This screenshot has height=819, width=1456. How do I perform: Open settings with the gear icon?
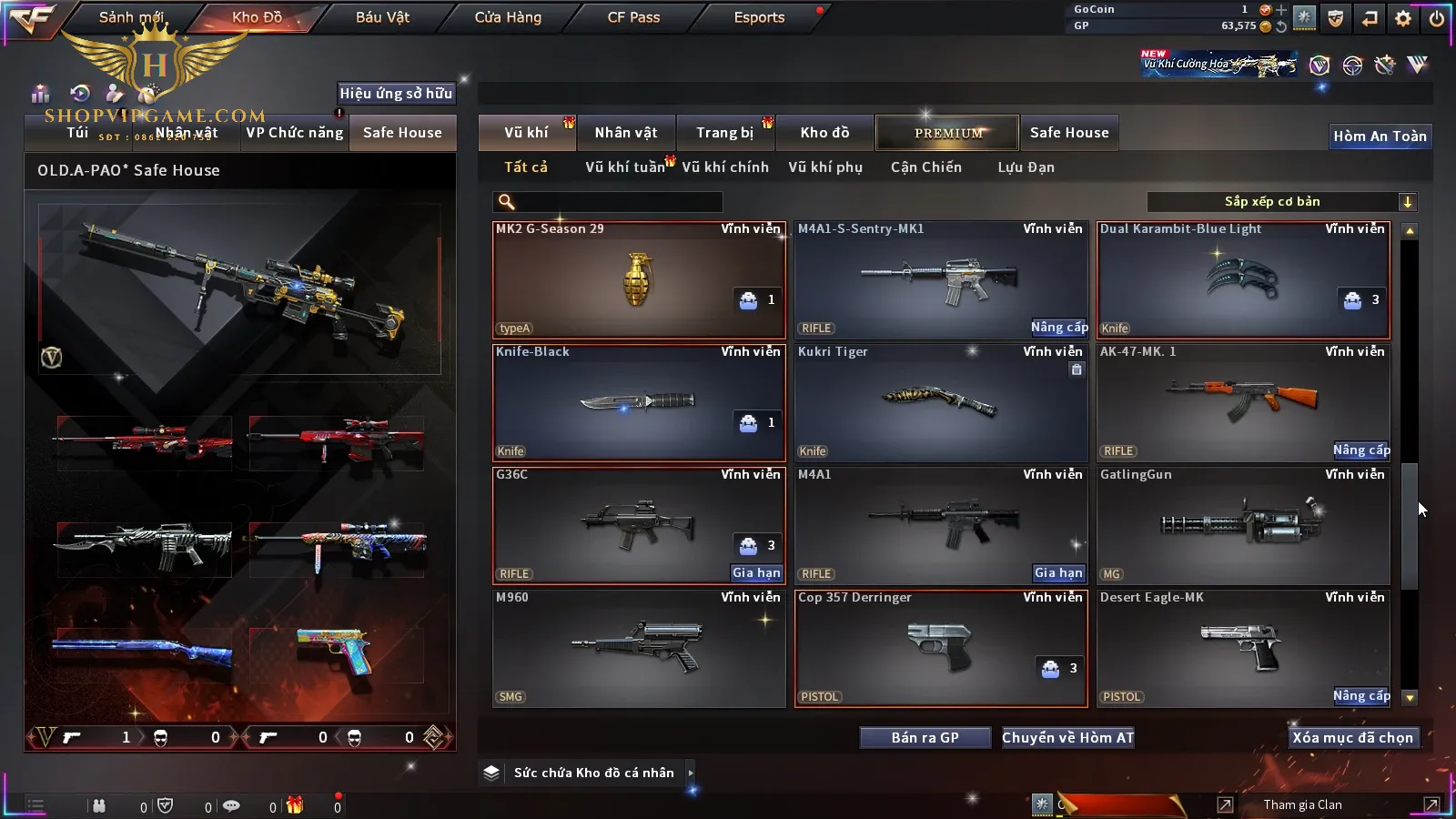1403,18
